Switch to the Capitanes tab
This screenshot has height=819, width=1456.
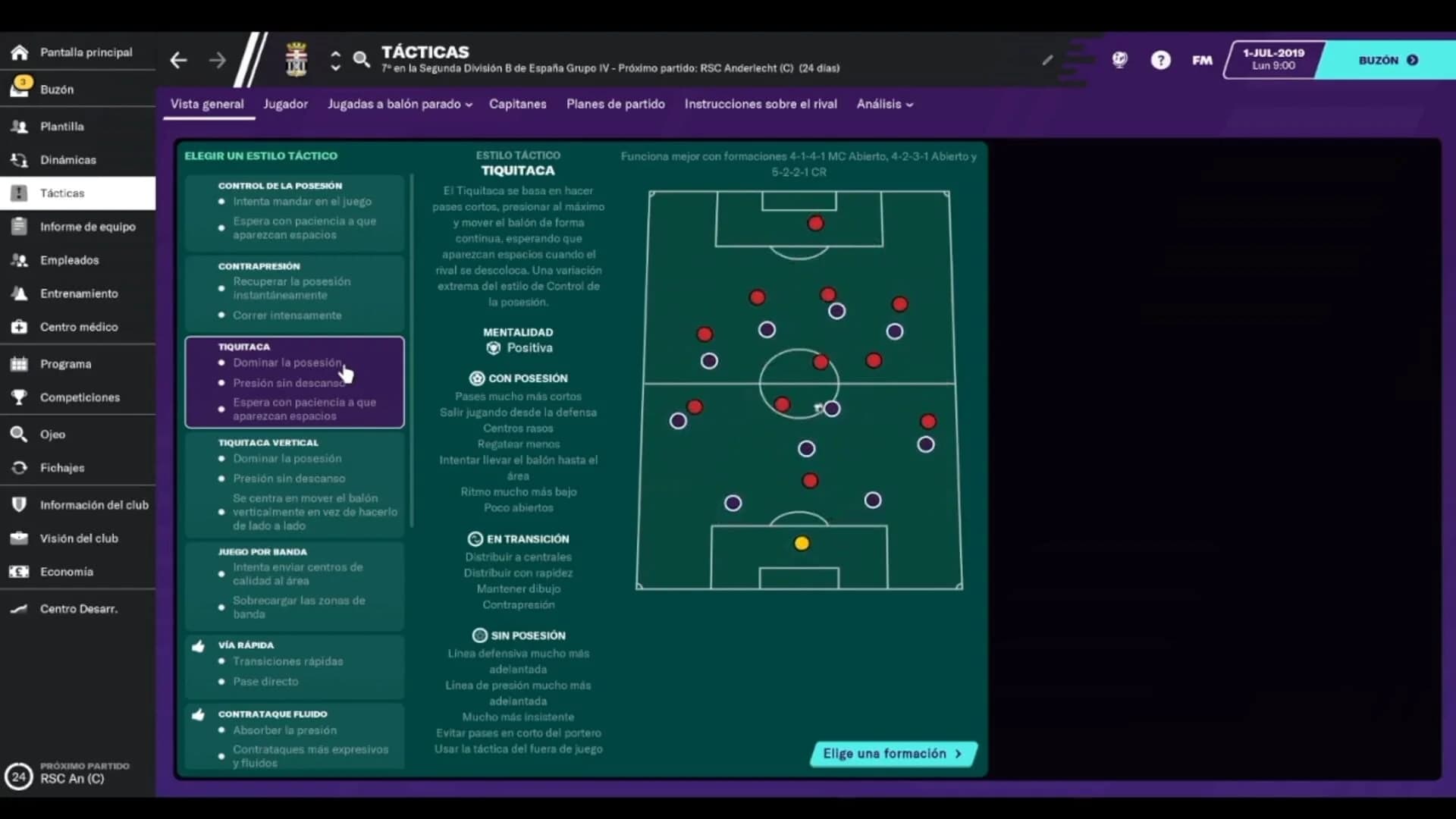(517, 104)
